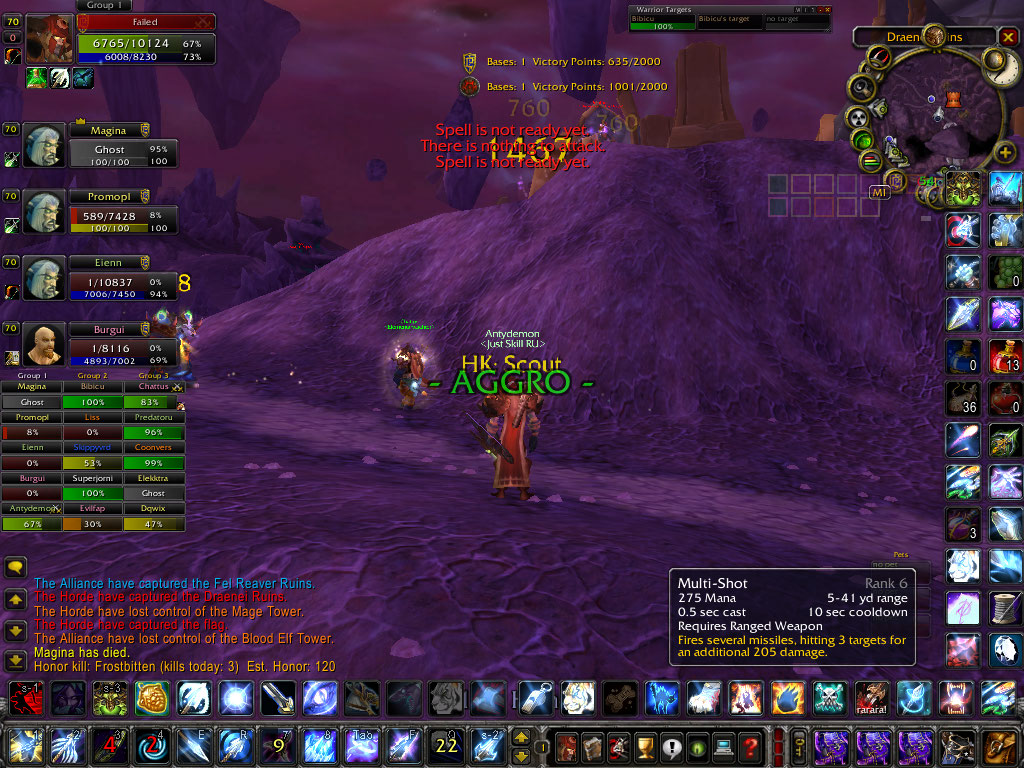Use the red potion with 13 charges
The height and width of the screenshot is (768, 1024).
coord(1004,356)
